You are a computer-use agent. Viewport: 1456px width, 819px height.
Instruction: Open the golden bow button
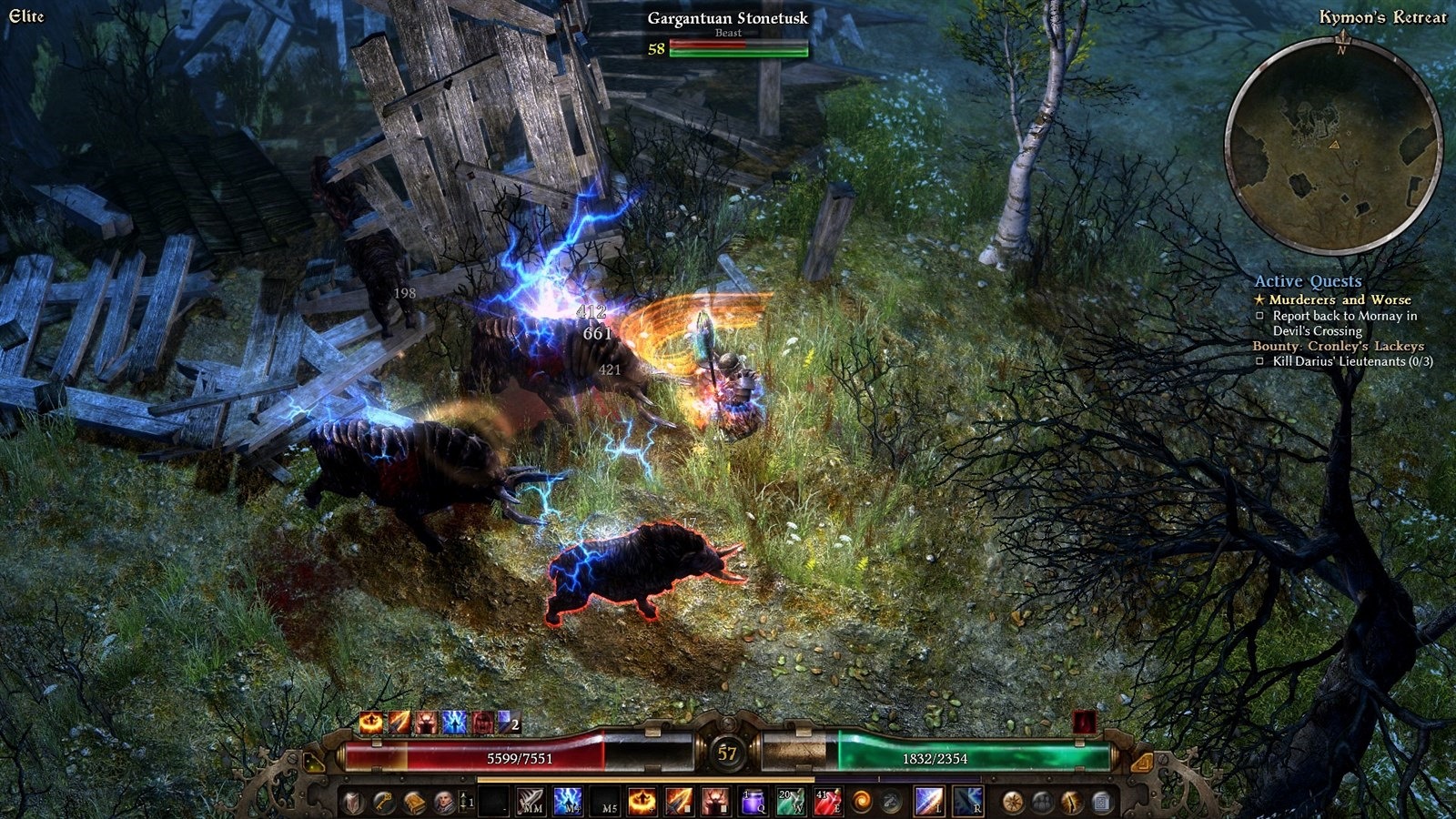click(x=1072, y=802)
